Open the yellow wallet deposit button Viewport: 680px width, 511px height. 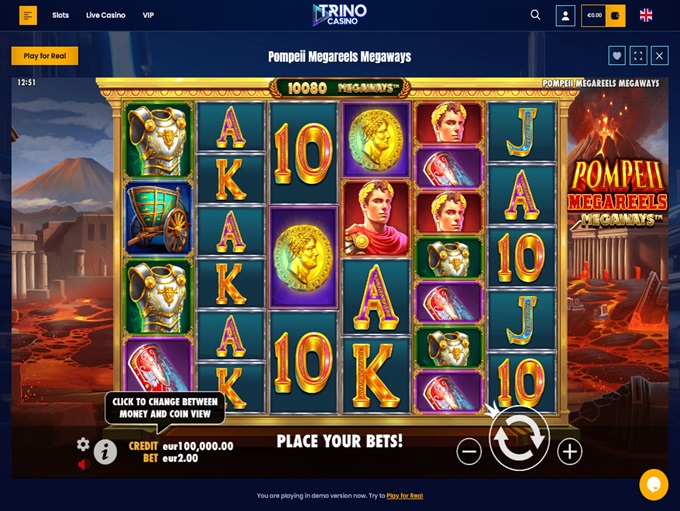(x=616, y=16)
